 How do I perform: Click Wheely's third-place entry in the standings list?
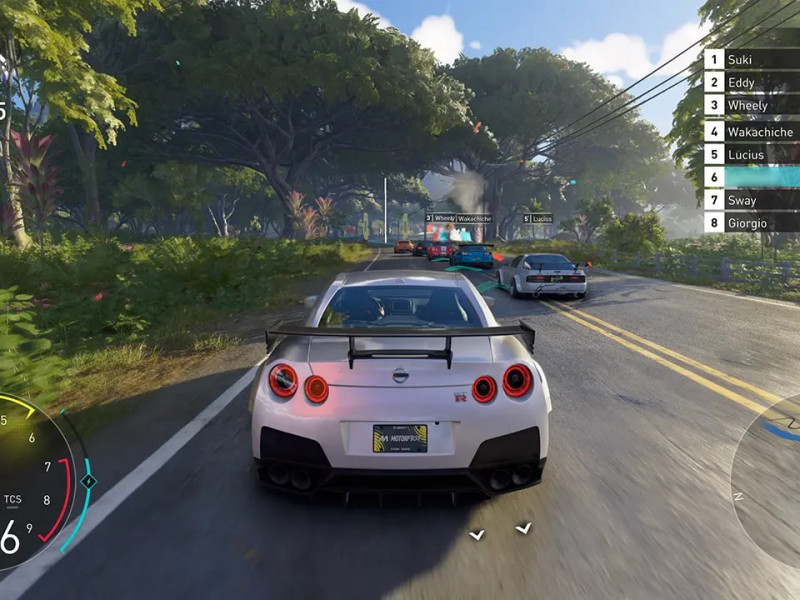[748, 106]
